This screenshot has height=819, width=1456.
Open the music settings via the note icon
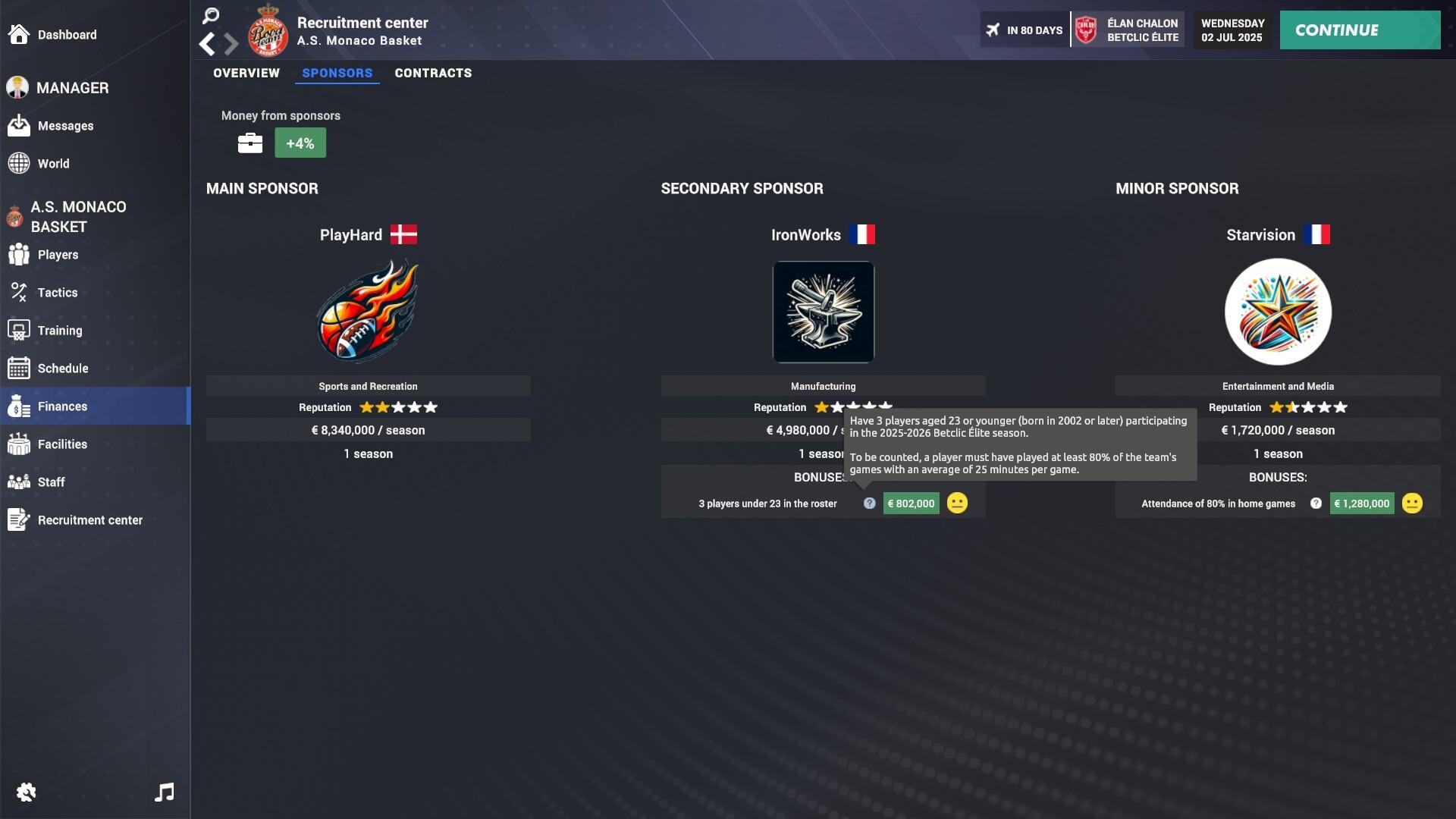pos(164,792)
